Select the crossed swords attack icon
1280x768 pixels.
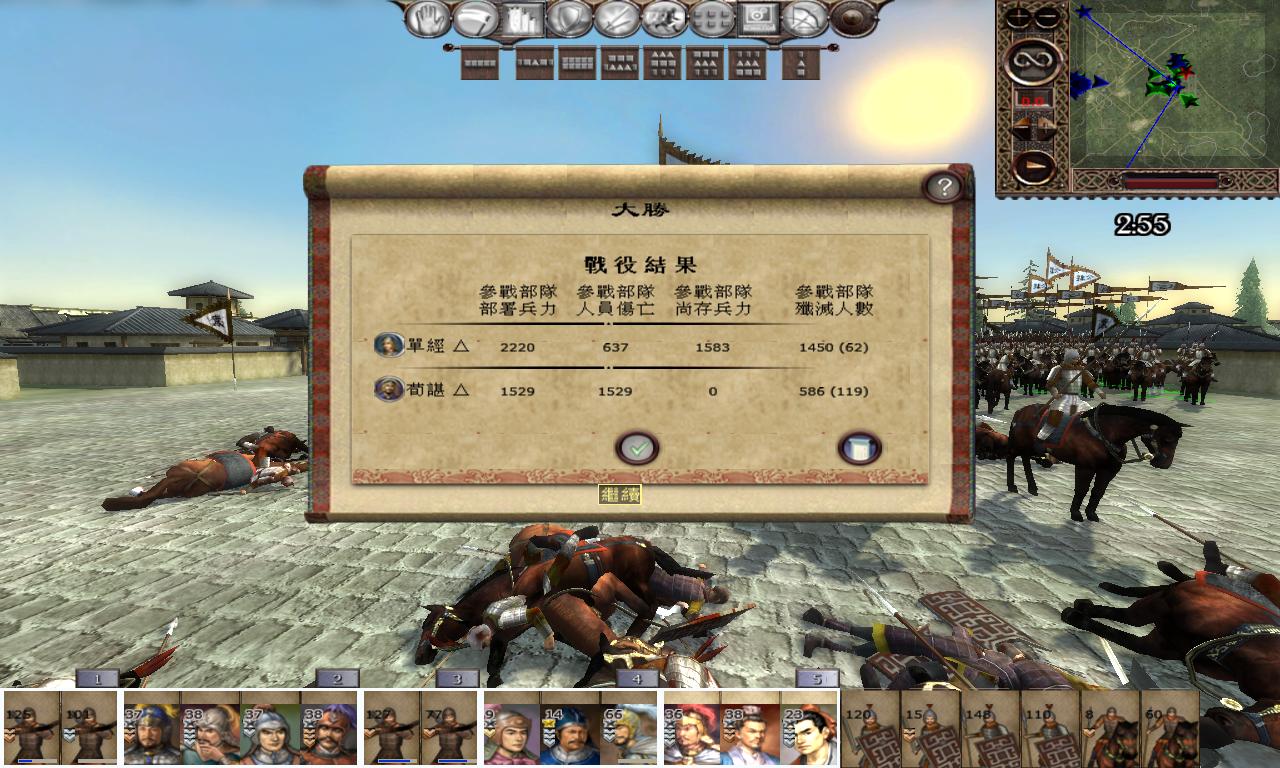click(615, 17)
